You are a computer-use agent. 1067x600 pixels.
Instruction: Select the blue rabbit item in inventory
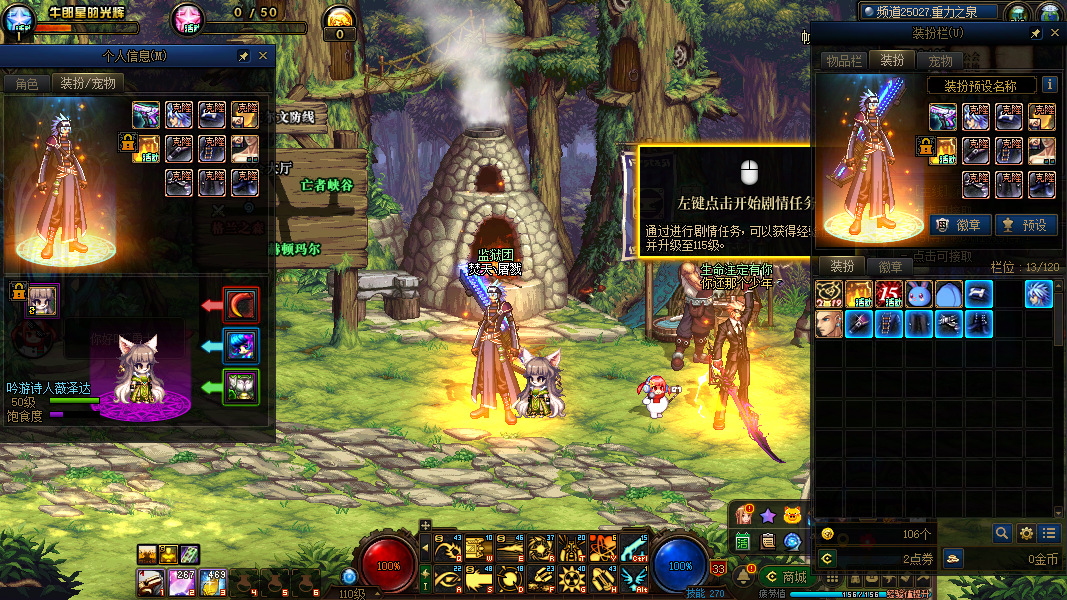click(x=919, y=294)
